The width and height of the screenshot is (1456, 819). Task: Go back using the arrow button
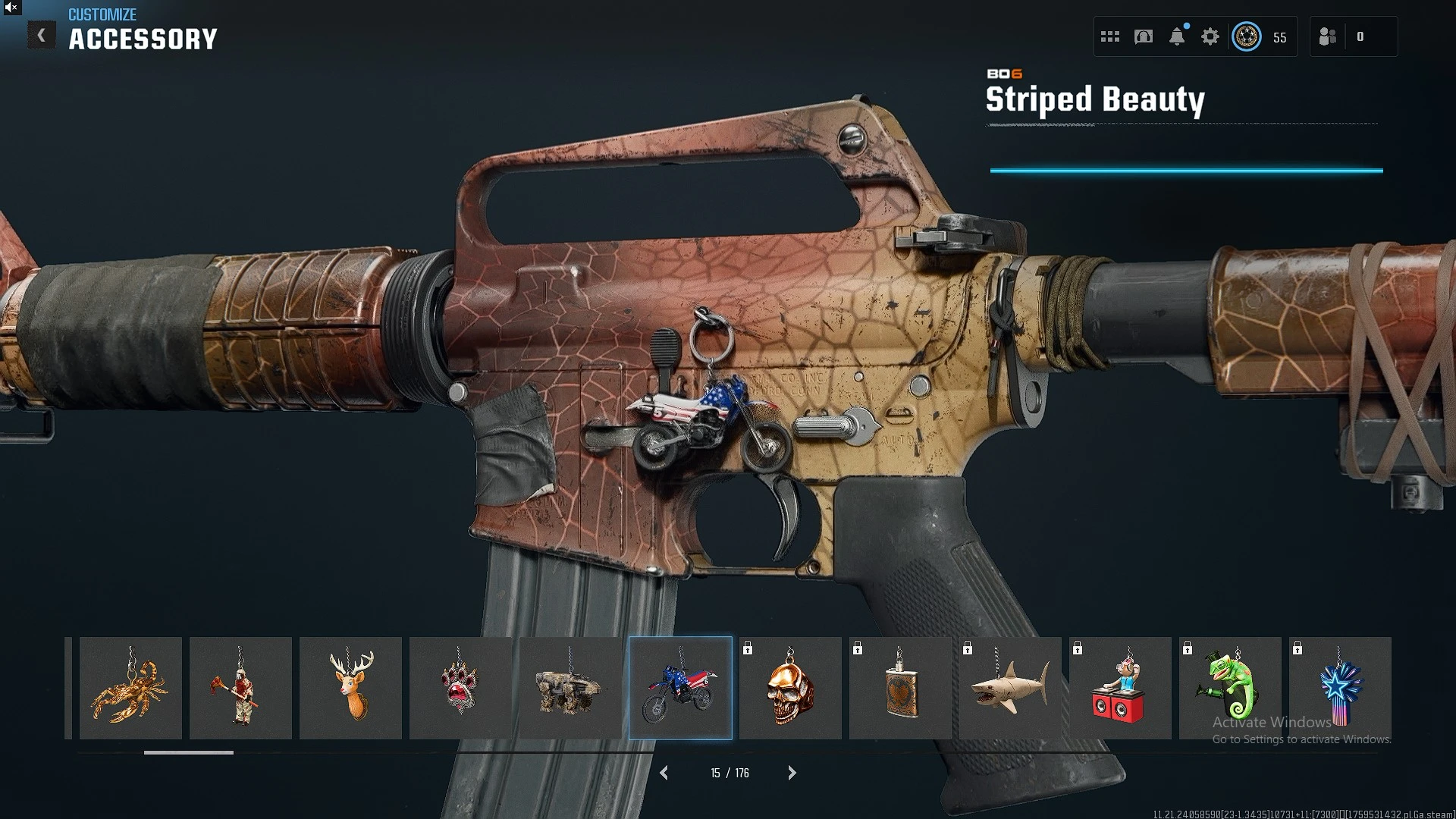(x=42, y=35)
